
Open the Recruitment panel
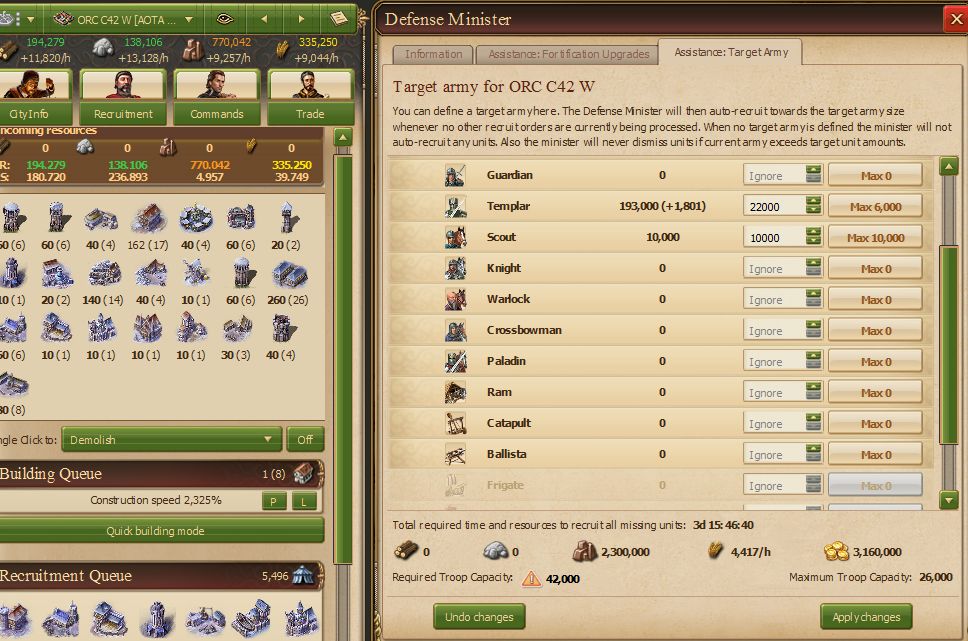coord(123,97)
